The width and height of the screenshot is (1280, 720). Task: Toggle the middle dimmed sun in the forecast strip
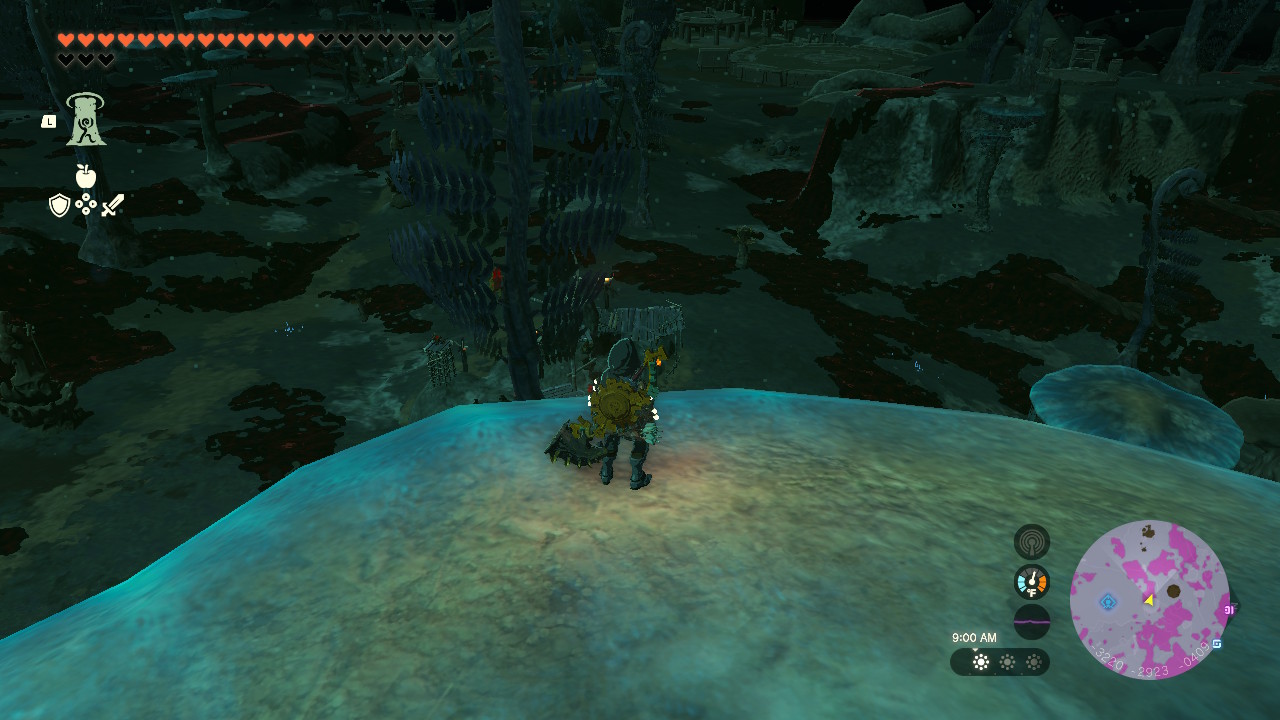(x=1007, y=661)
